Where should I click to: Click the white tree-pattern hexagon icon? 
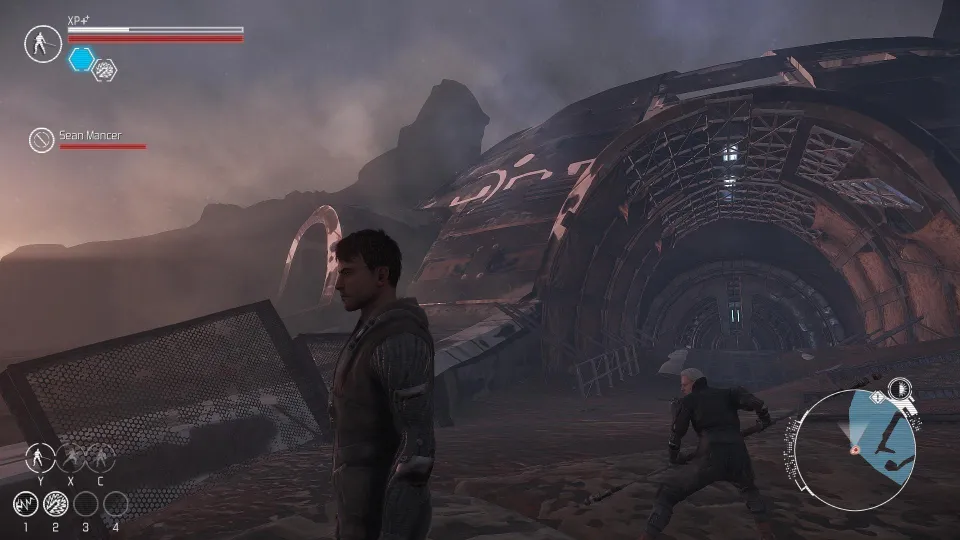pos(104,69)
